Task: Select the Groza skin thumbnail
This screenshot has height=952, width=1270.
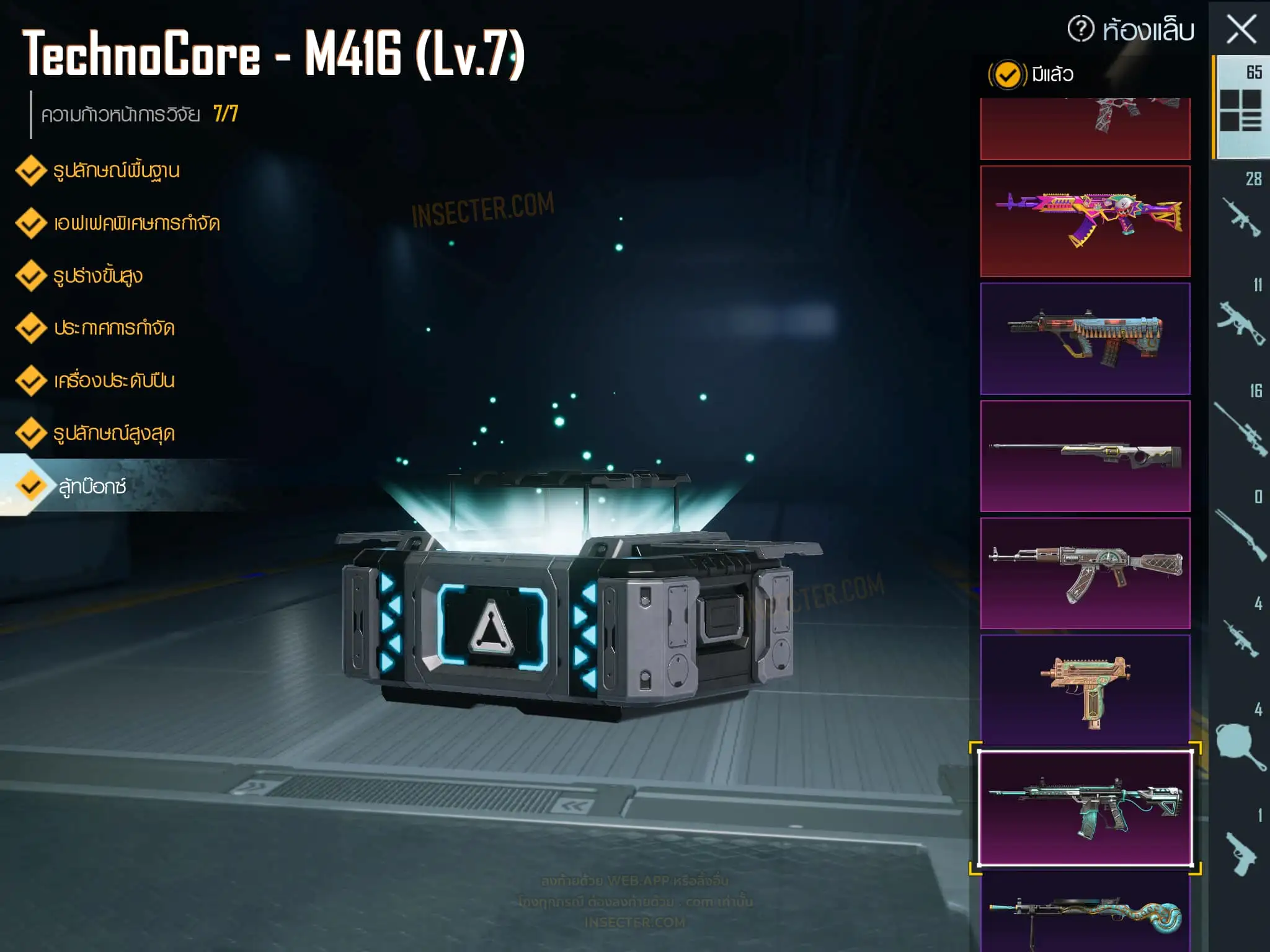Action: click(1085, 338)
